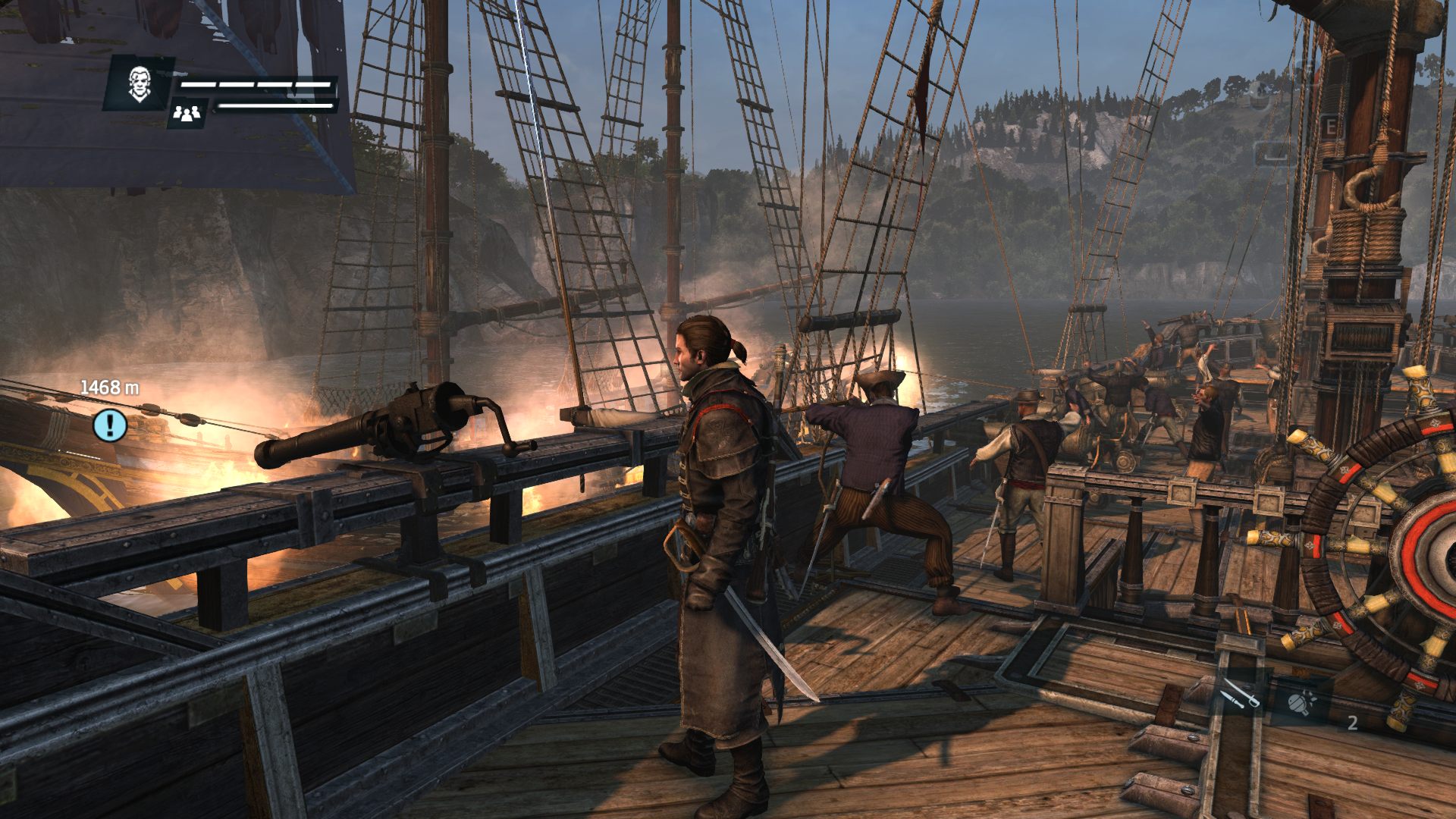The image size is (1456, 819).
Task: Select the crew members icon
Action: pos(187,114)
